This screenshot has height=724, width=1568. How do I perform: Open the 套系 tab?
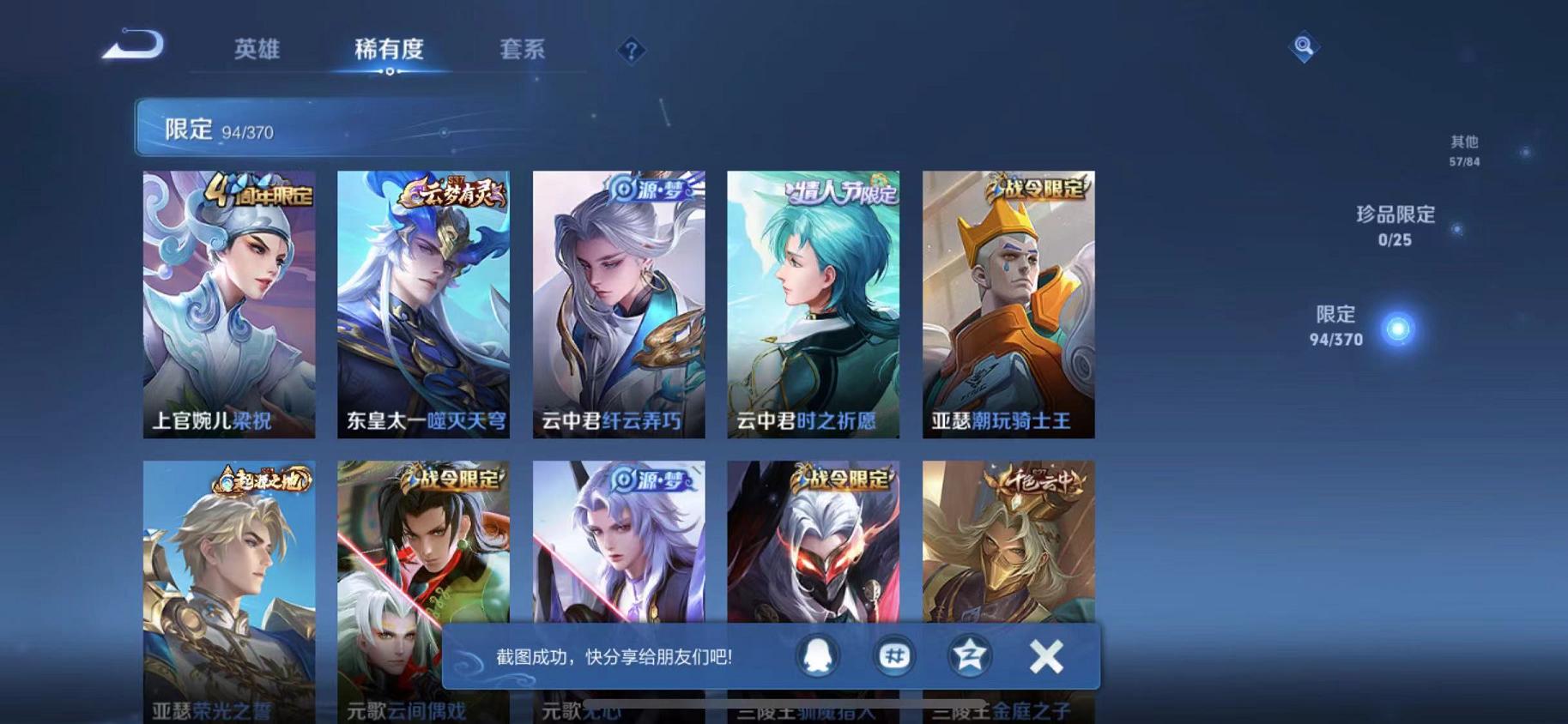524,50
